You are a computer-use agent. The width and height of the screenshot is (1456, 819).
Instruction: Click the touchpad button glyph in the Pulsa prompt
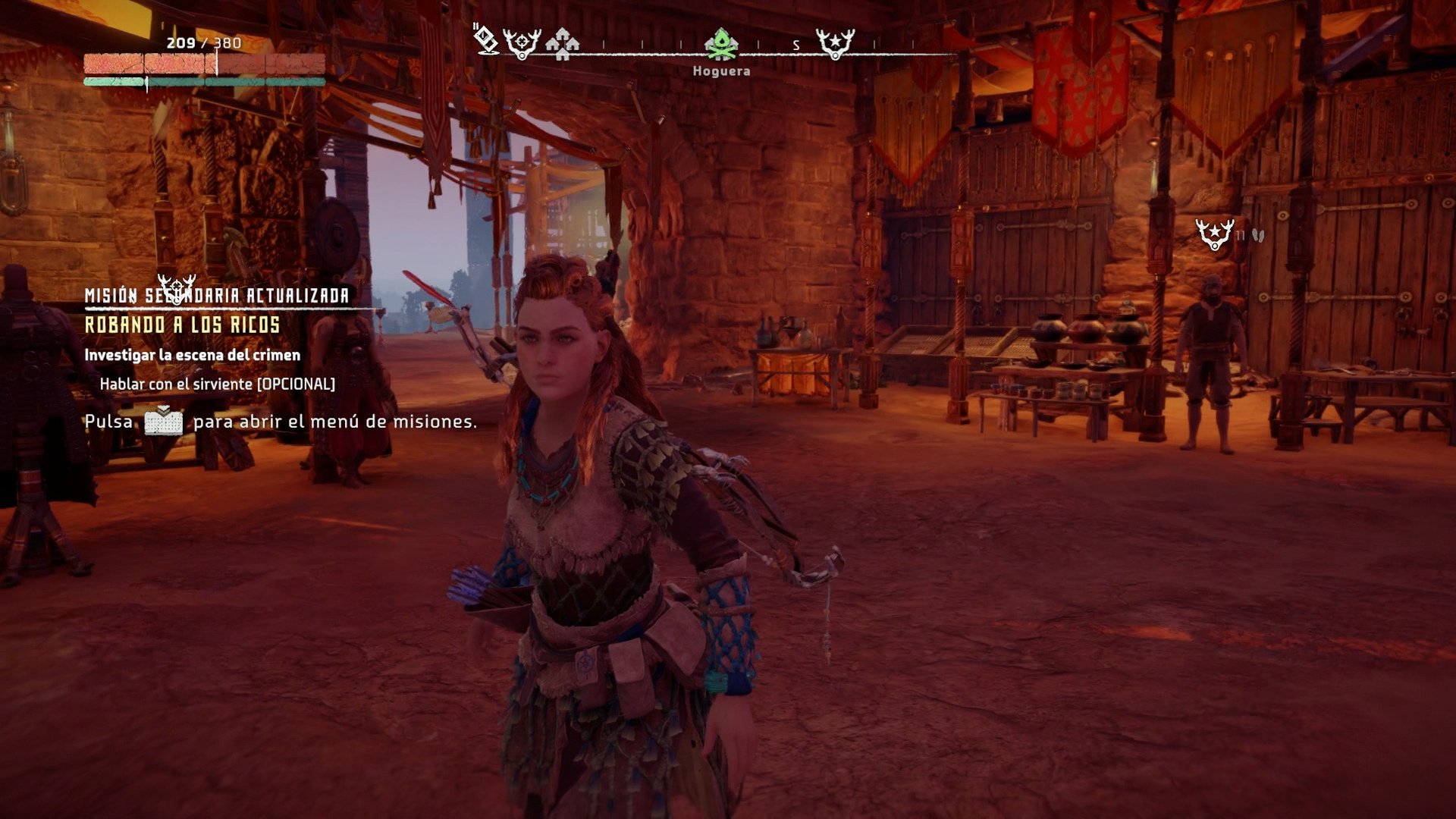coord(167,424)
